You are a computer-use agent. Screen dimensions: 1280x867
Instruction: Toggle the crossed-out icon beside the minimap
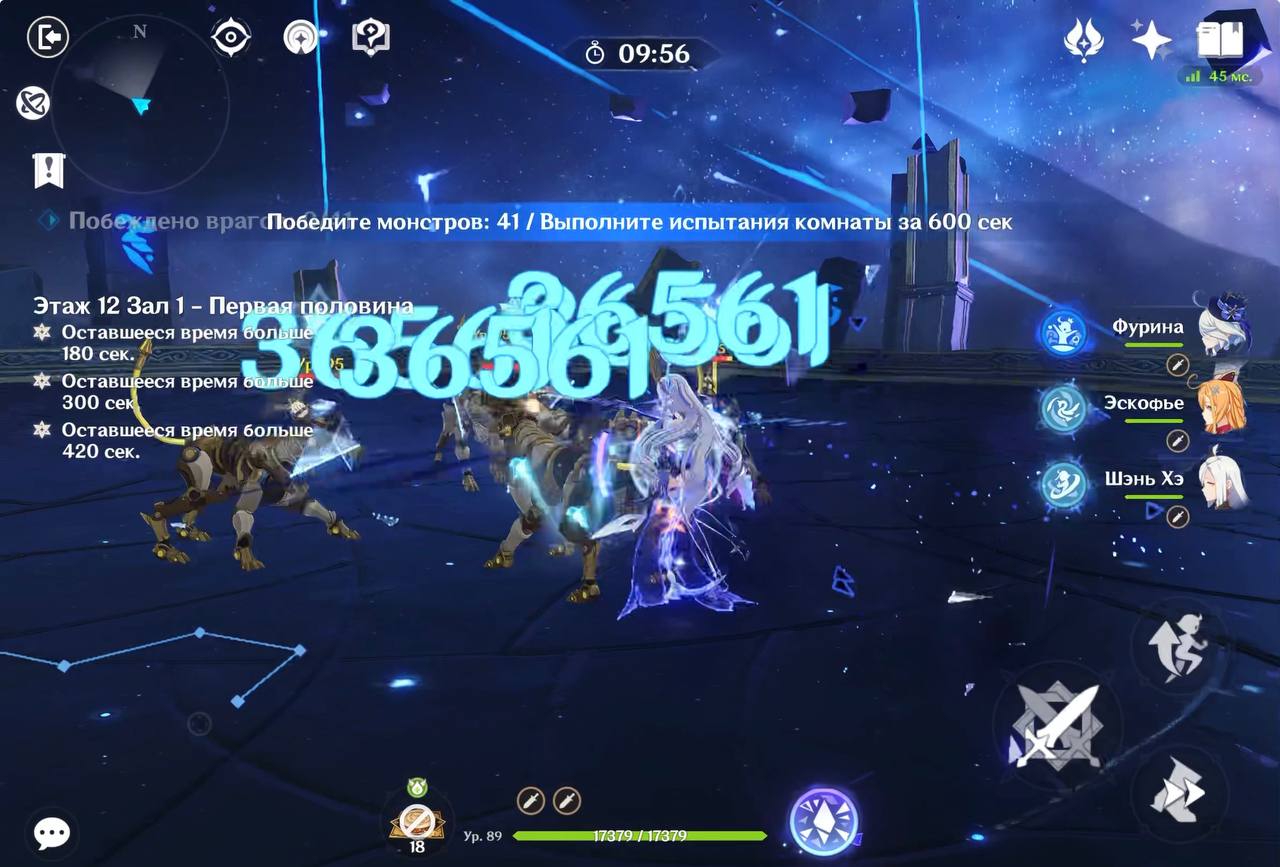[x=33, y=103]
